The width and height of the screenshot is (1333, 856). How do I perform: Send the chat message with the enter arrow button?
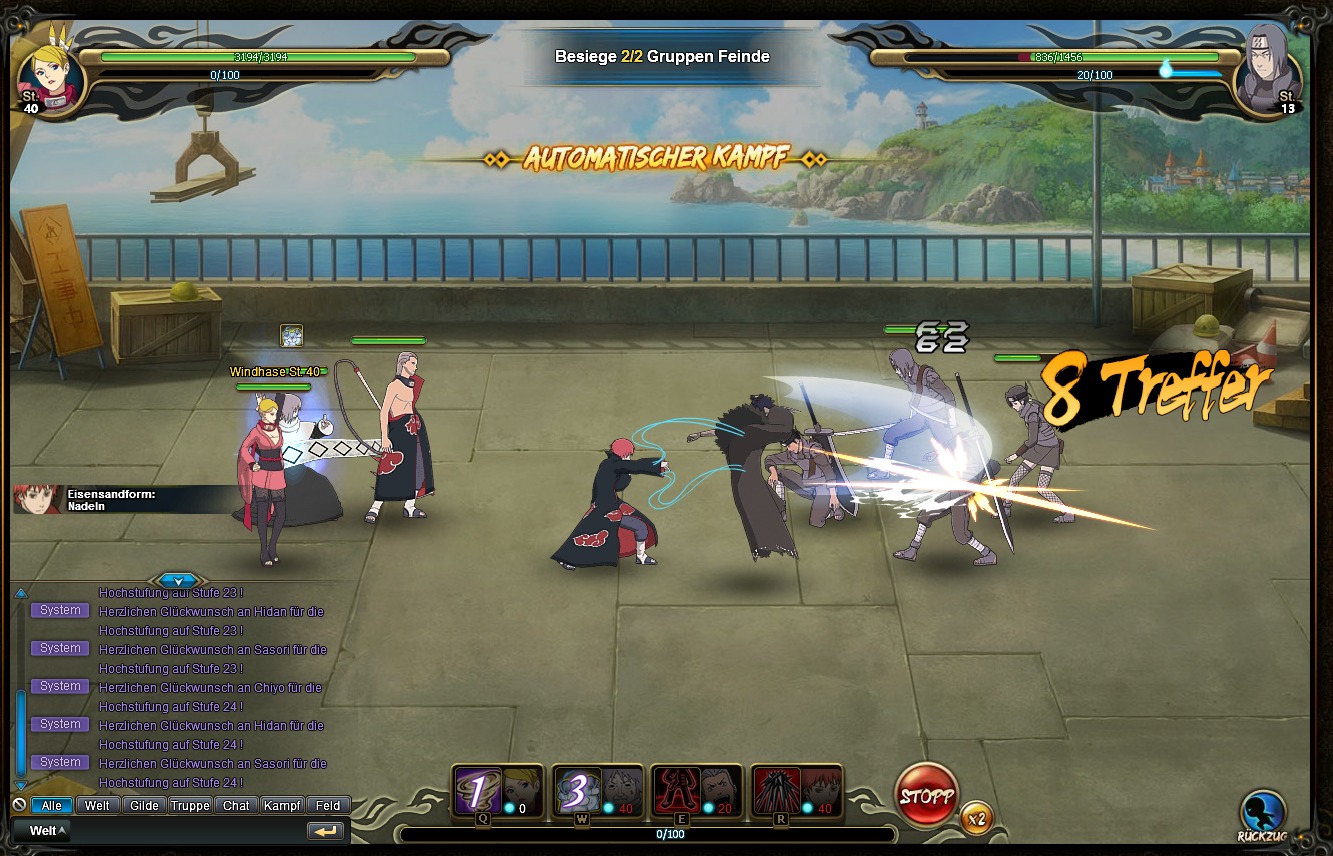tap(325, 831)
